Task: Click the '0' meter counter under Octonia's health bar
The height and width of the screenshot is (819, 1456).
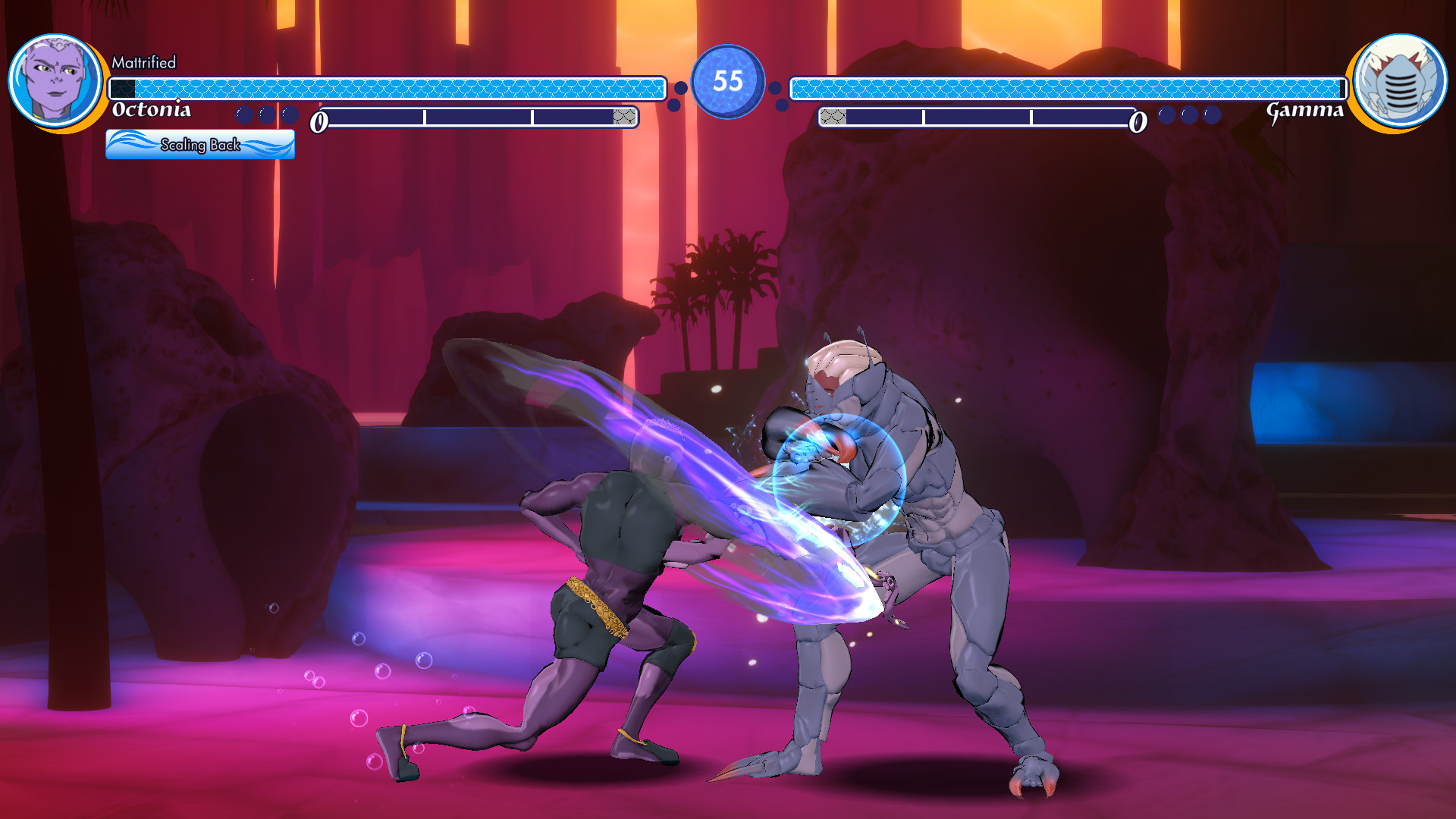Action: coord(319,121)
